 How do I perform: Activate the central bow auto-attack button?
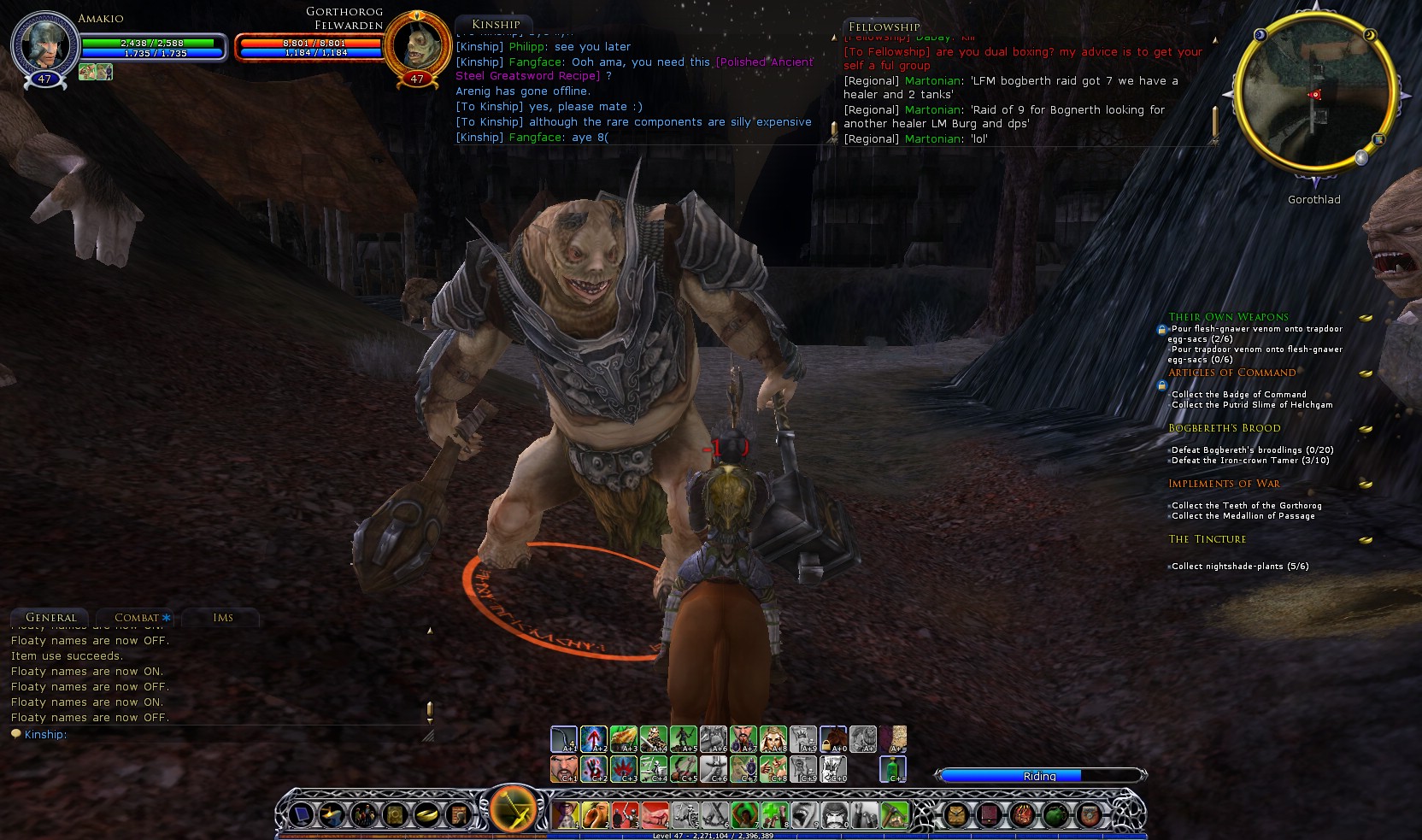coord(513,809)
